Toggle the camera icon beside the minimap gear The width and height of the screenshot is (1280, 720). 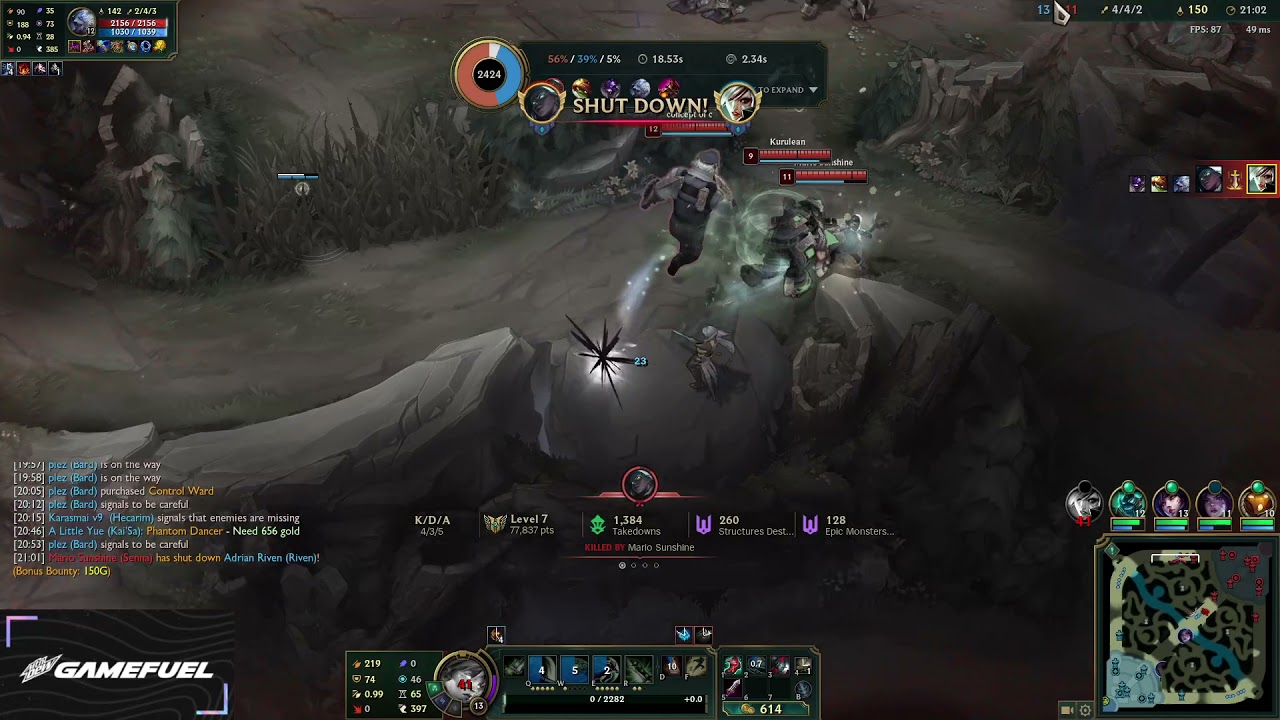click(x=1065, y=710)
